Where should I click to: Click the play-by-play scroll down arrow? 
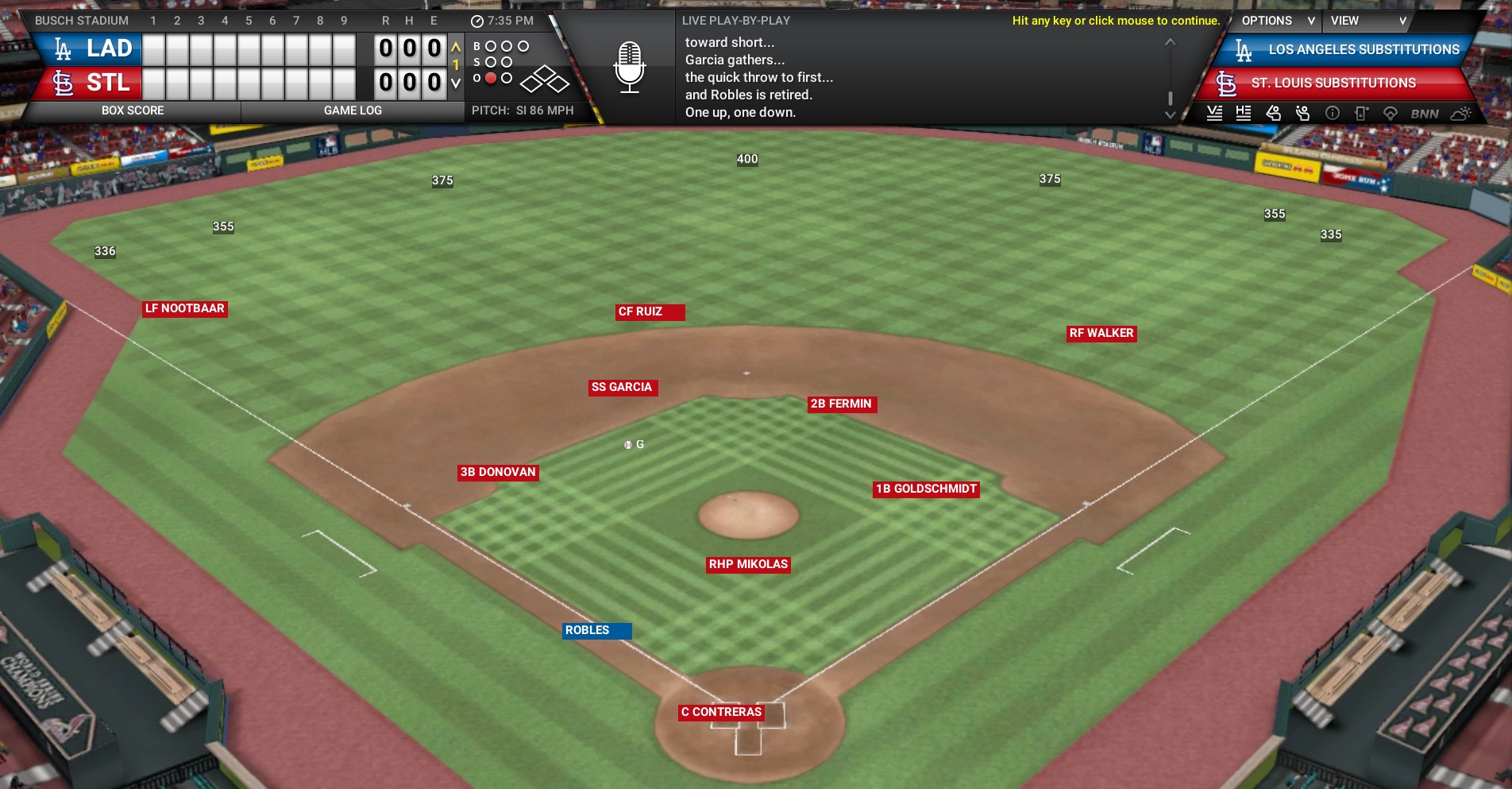[x=1170, y=115]
